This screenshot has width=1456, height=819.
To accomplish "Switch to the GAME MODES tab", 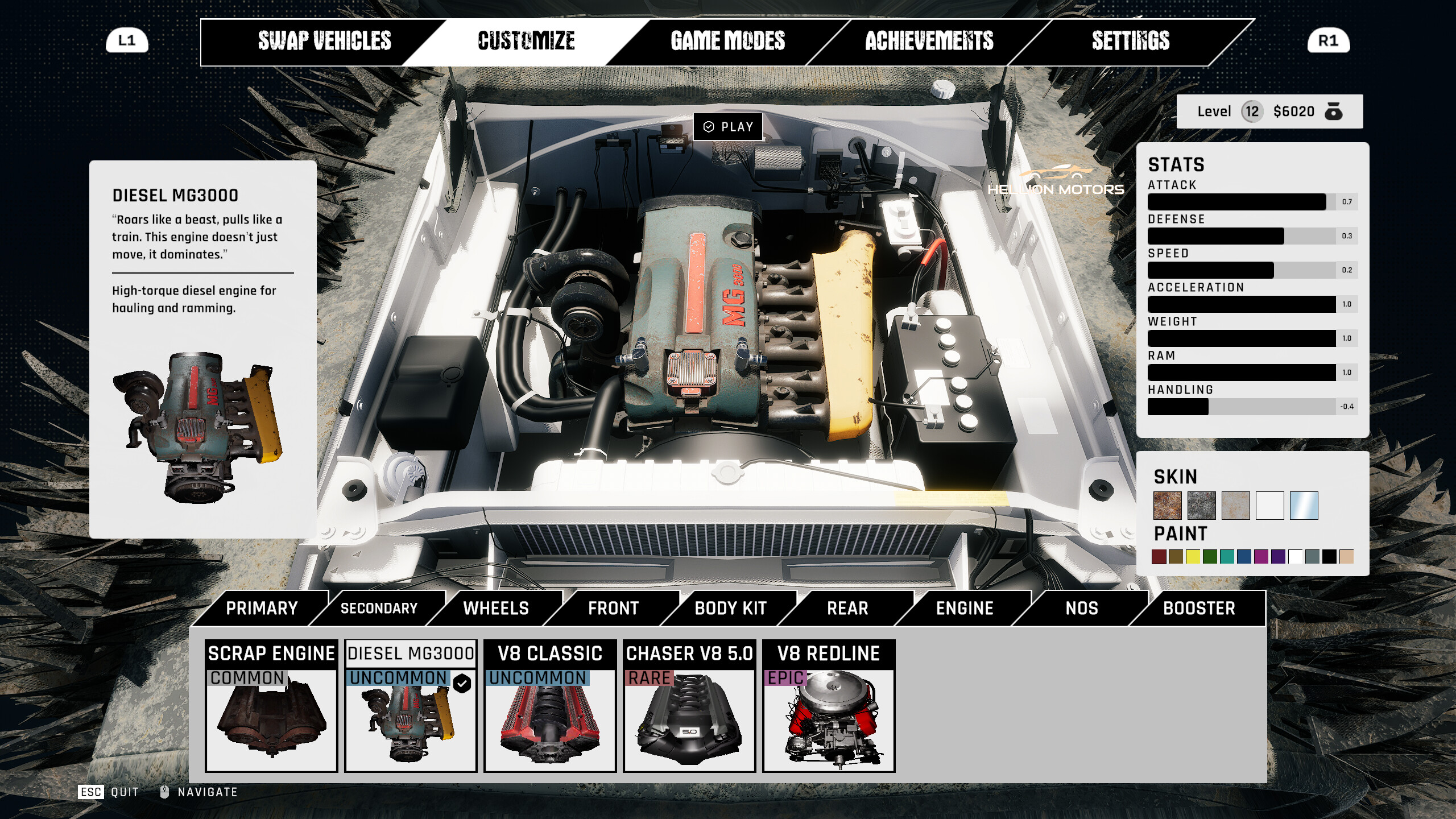I will tap(727, 41).
